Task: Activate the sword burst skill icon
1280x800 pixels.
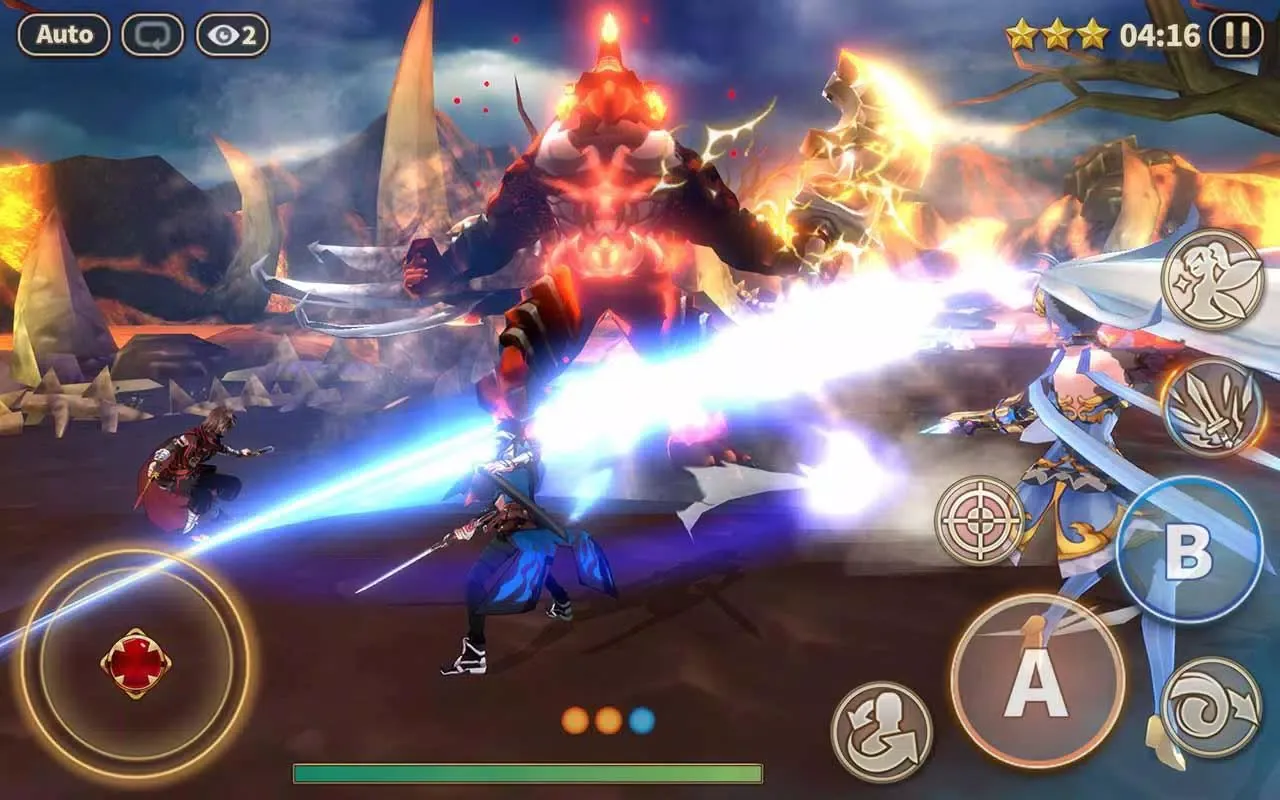Action: pyautogui.click(x=1212, y=406)
